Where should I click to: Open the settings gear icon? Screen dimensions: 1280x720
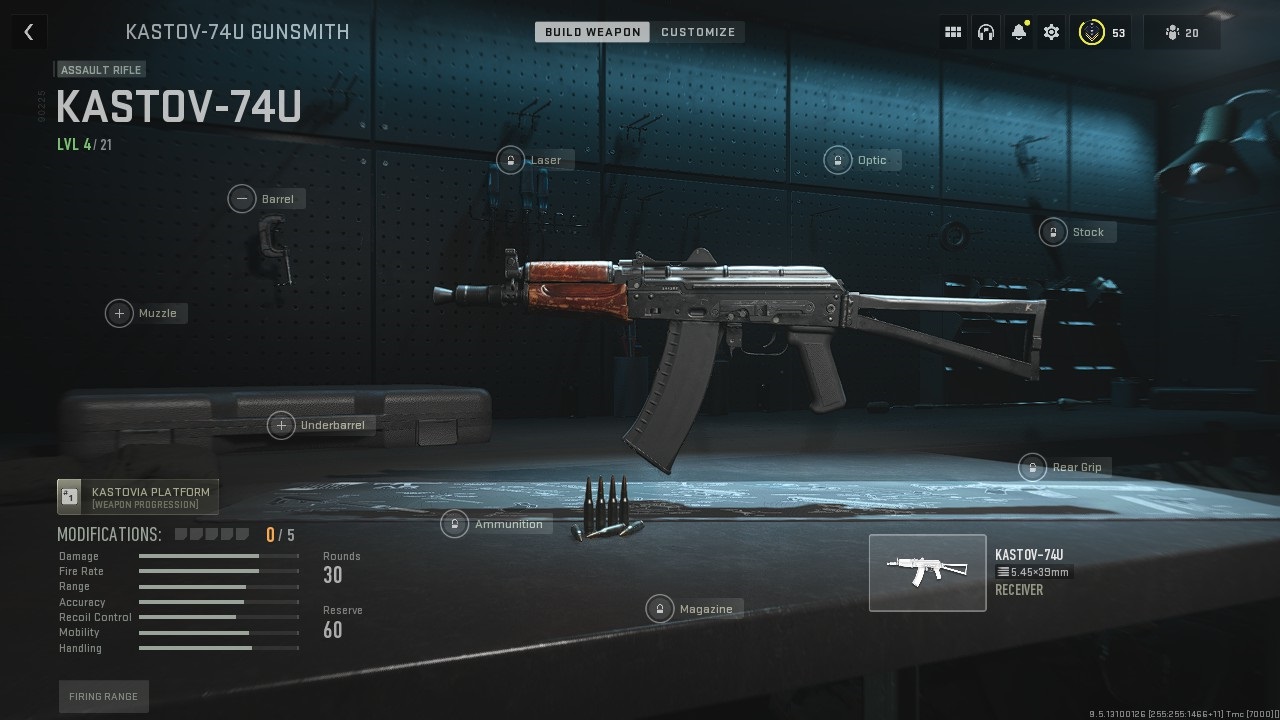pyautogui.click(x=1051, y=31)
